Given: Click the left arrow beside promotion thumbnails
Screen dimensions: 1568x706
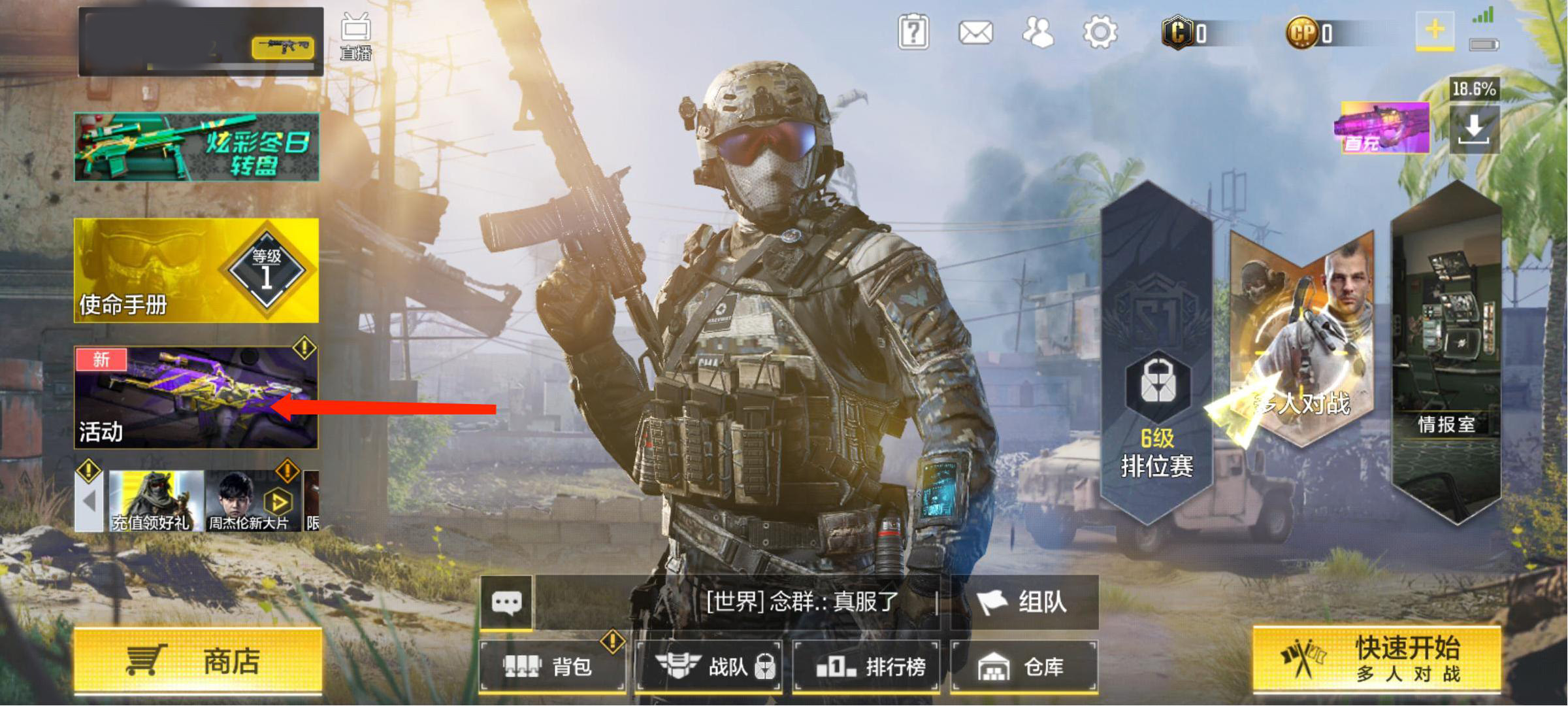Looking at the screenshot, I should click(x=90, y=502).
